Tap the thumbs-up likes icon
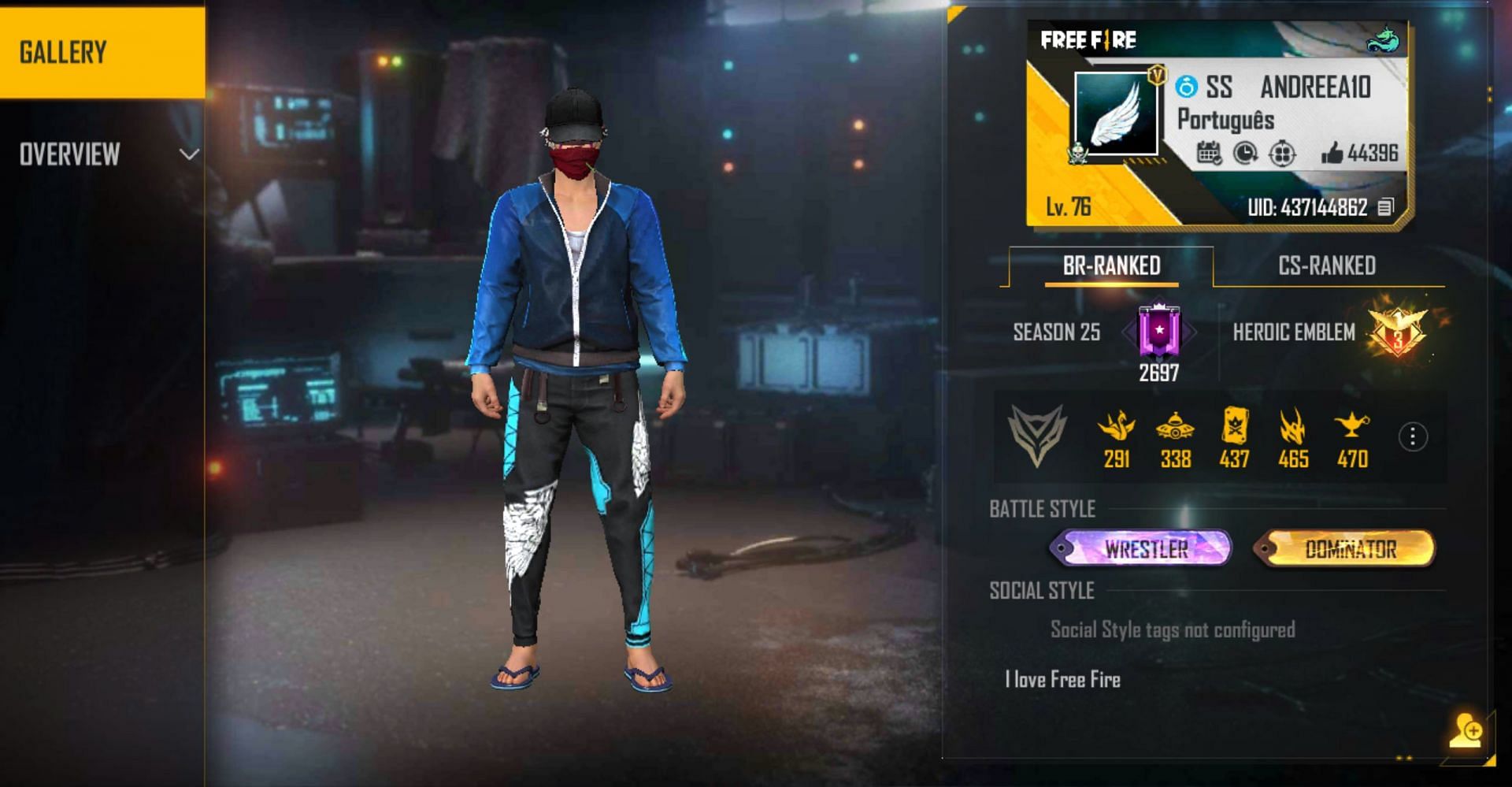 [x=1332, y=153]
